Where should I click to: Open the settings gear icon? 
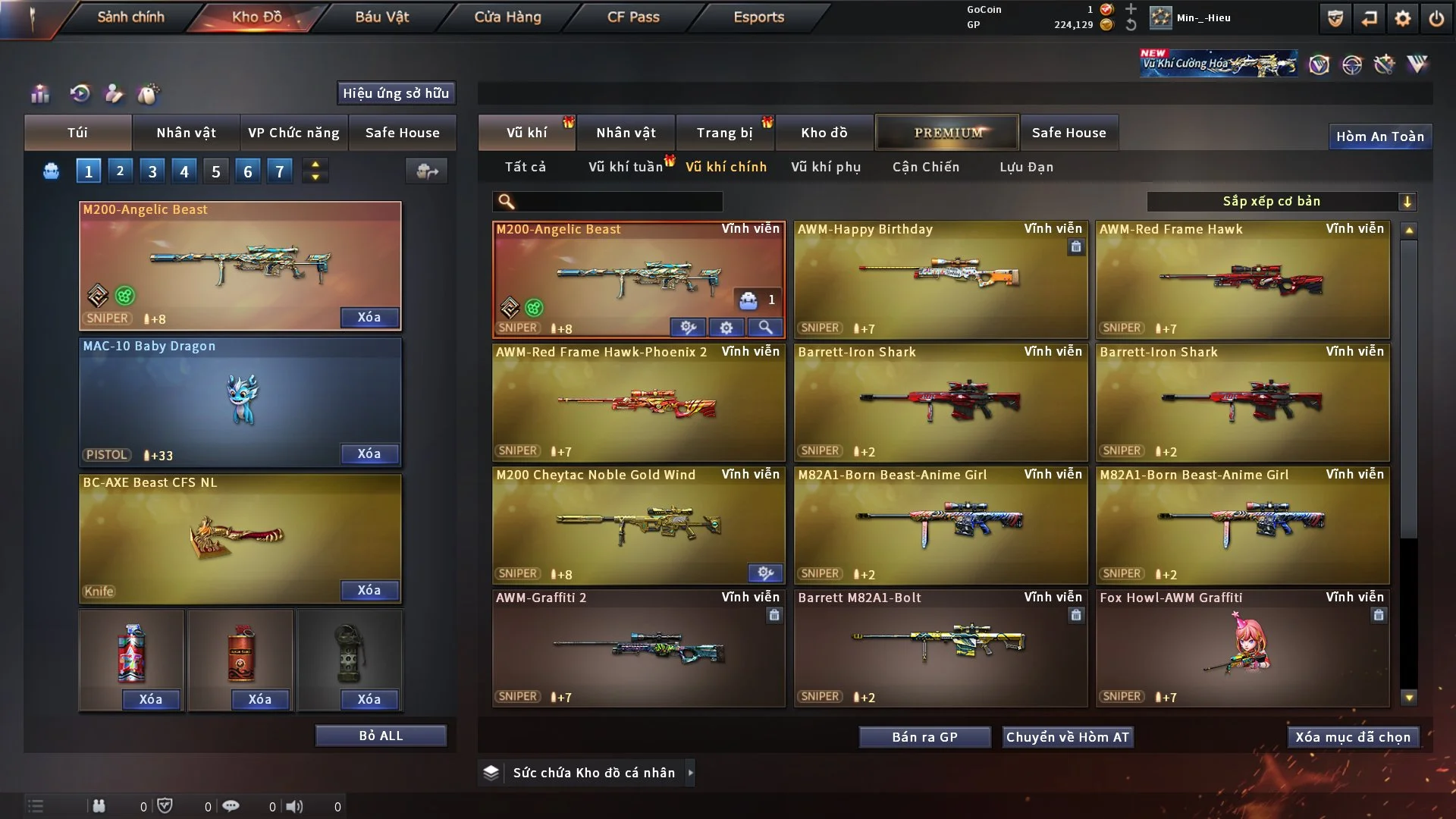(x=1403, y=18)
